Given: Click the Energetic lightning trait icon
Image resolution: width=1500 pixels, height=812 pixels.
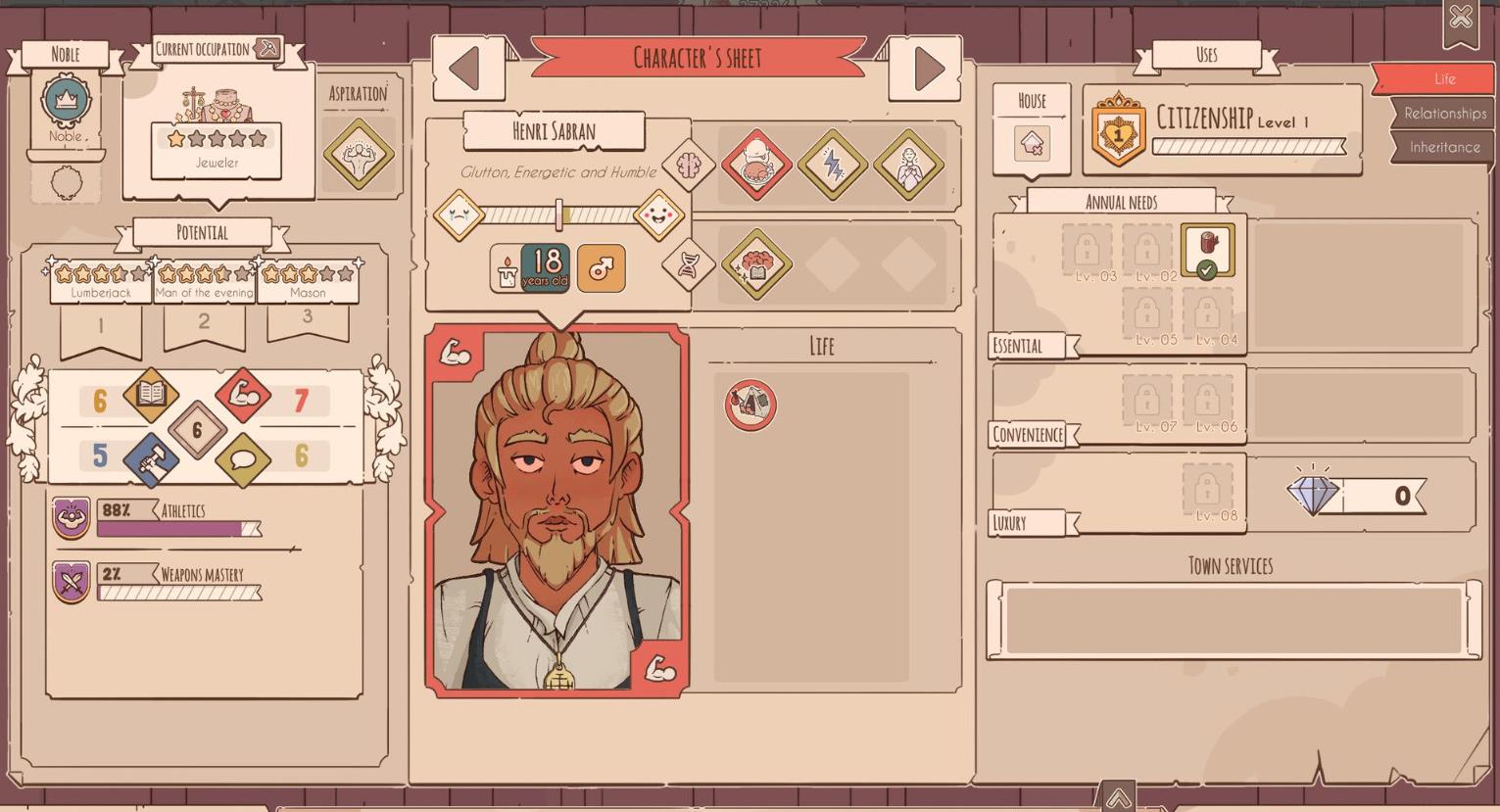Looking at the screenshot, I should [x=833, y=165].
